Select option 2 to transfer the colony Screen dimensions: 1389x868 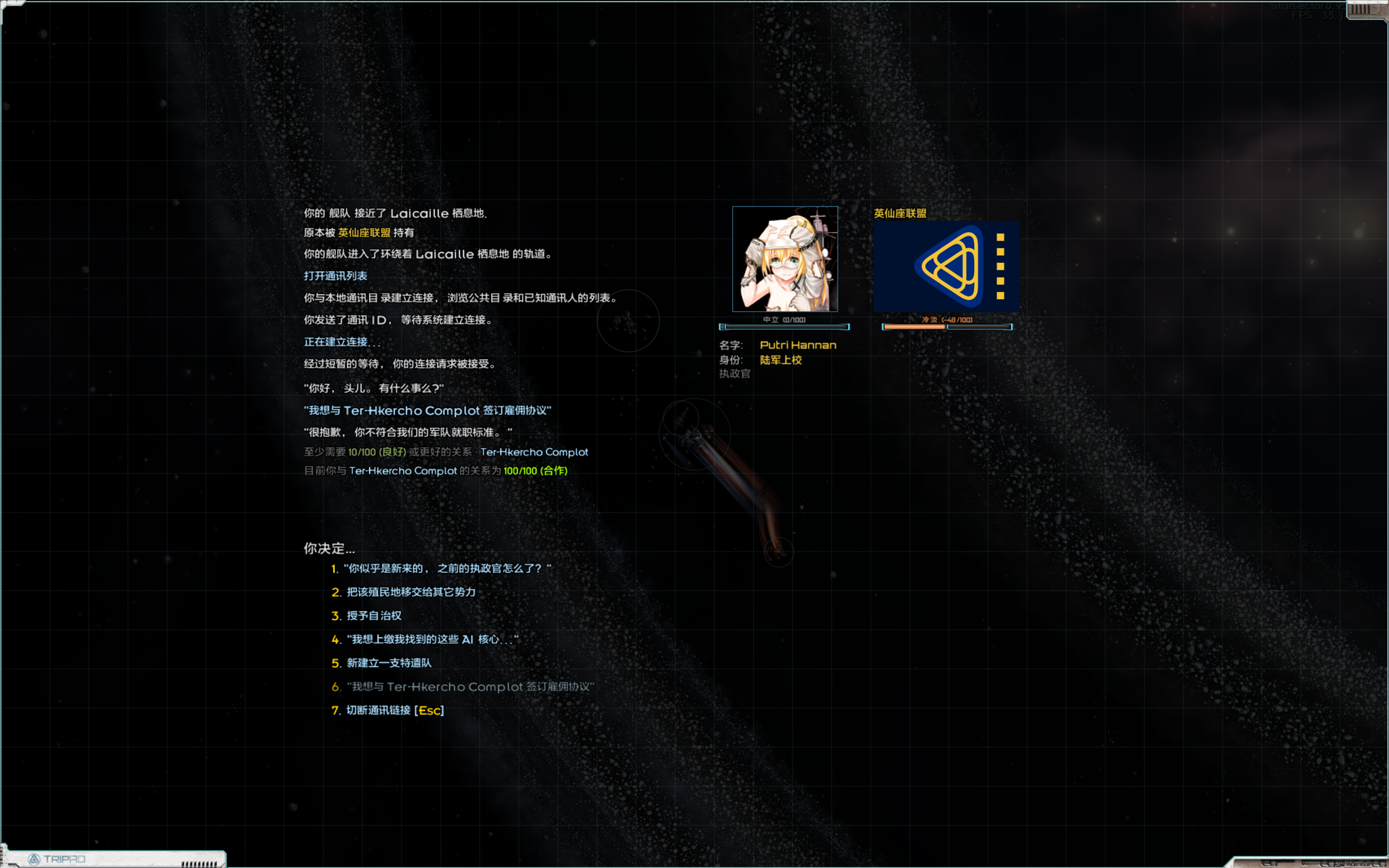tap(410, 592)
